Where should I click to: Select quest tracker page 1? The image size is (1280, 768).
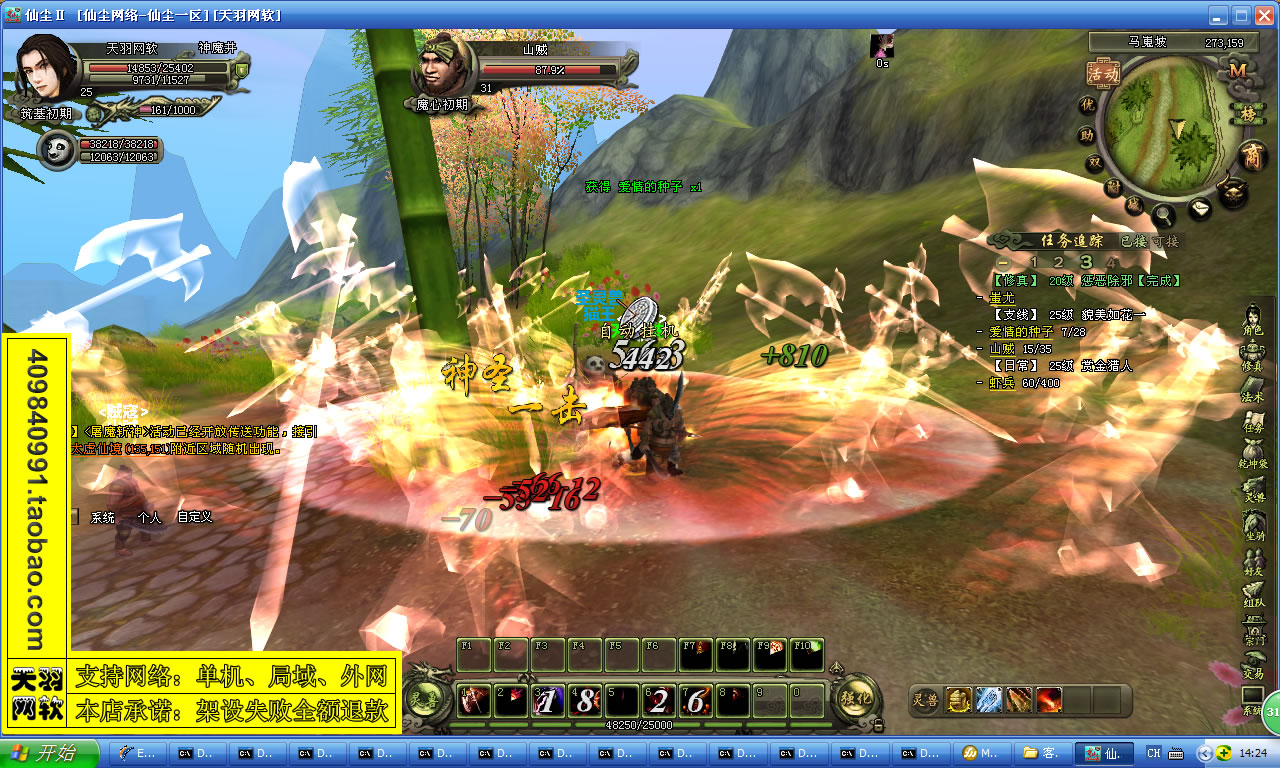[x=1034, y=262]
